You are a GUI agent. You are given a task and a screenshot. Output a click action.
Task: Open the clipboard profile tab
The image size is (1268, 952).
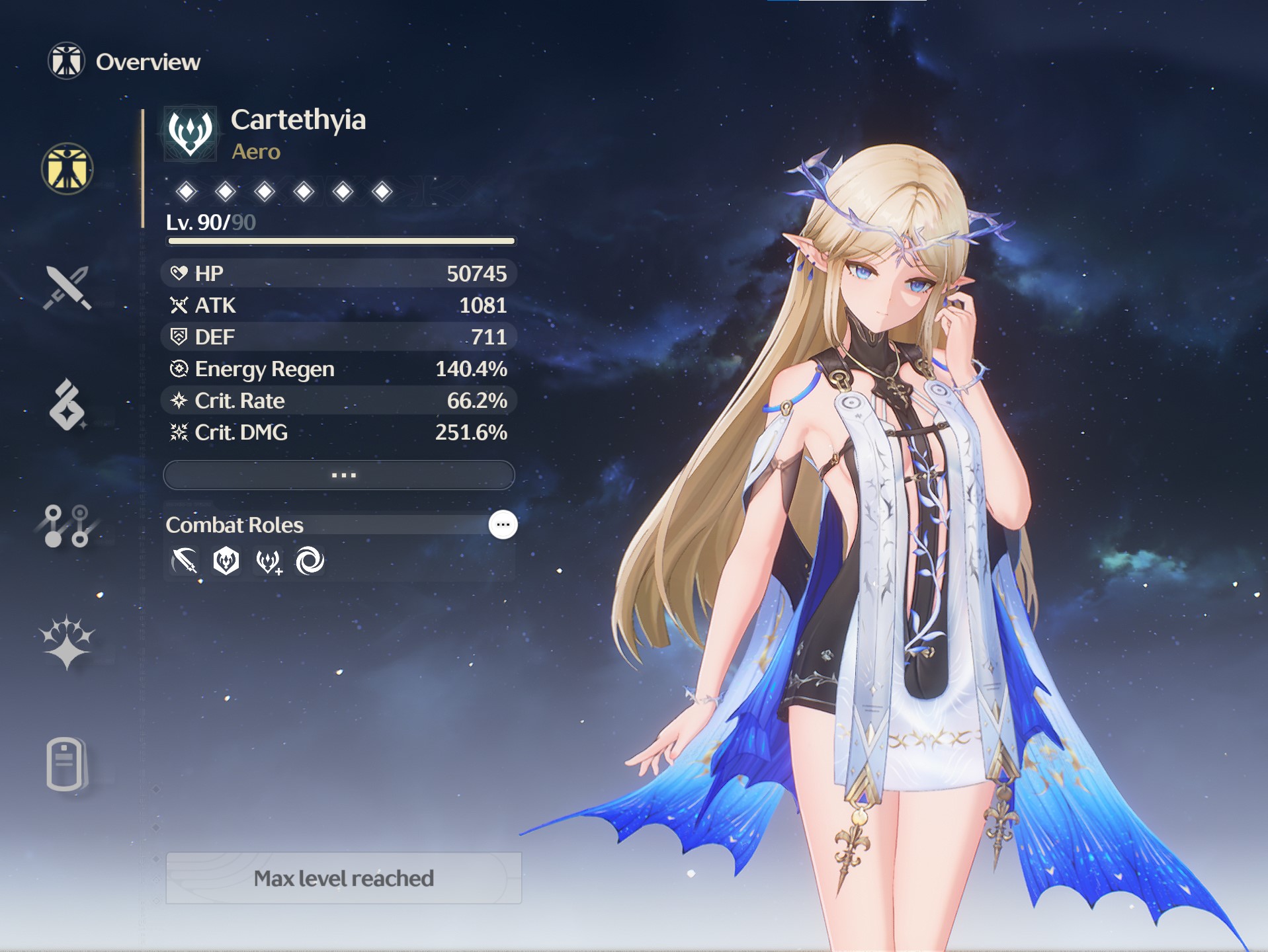point(67,764)
